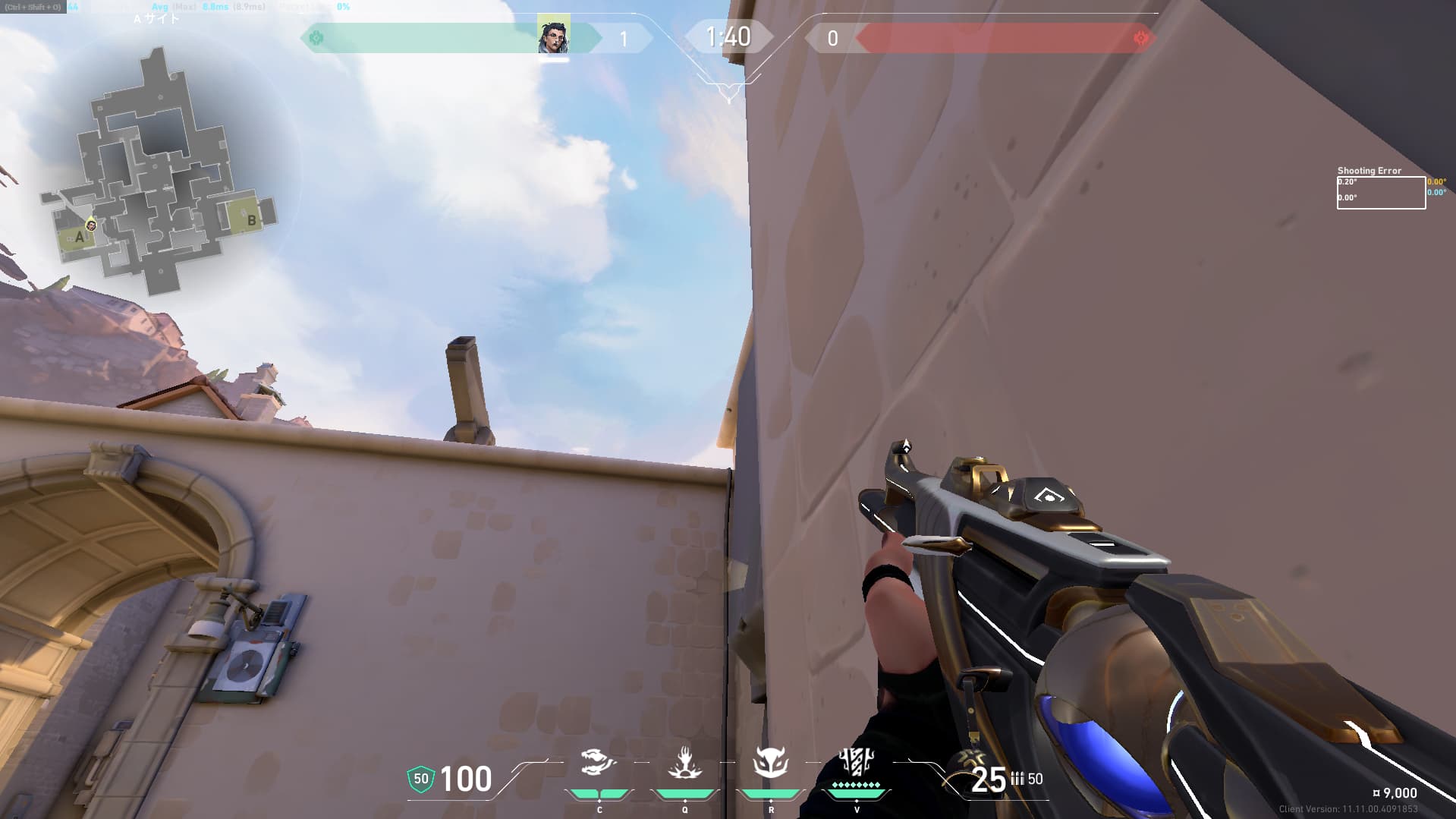The image size is (1456, 819).
Task: Click the Ctrl+Shift+O overlay label
Action: [33, 7]
